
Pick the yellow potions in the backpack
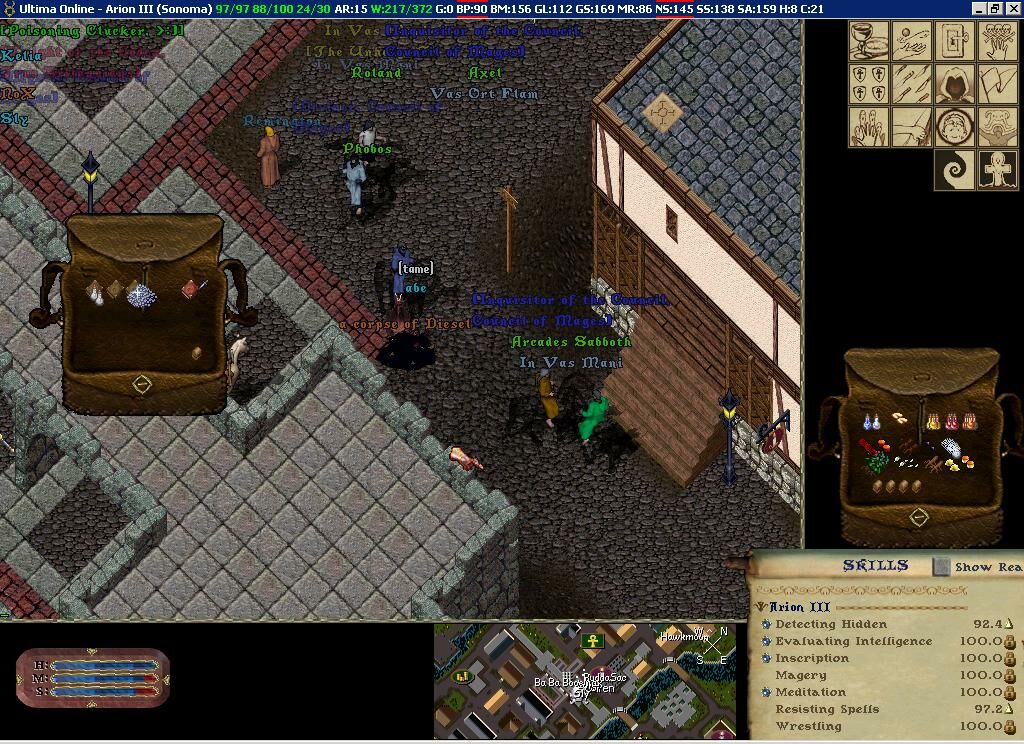934,422
